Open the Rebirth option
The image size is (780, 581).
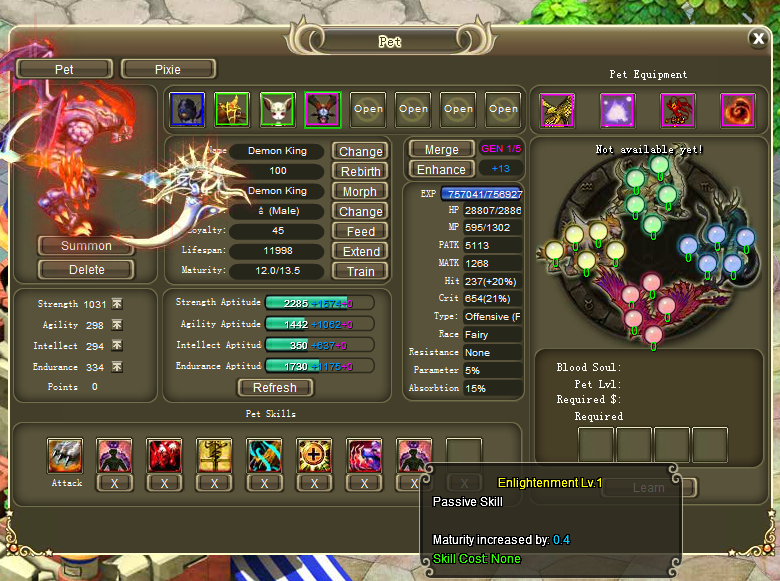(x=360, y=171)
